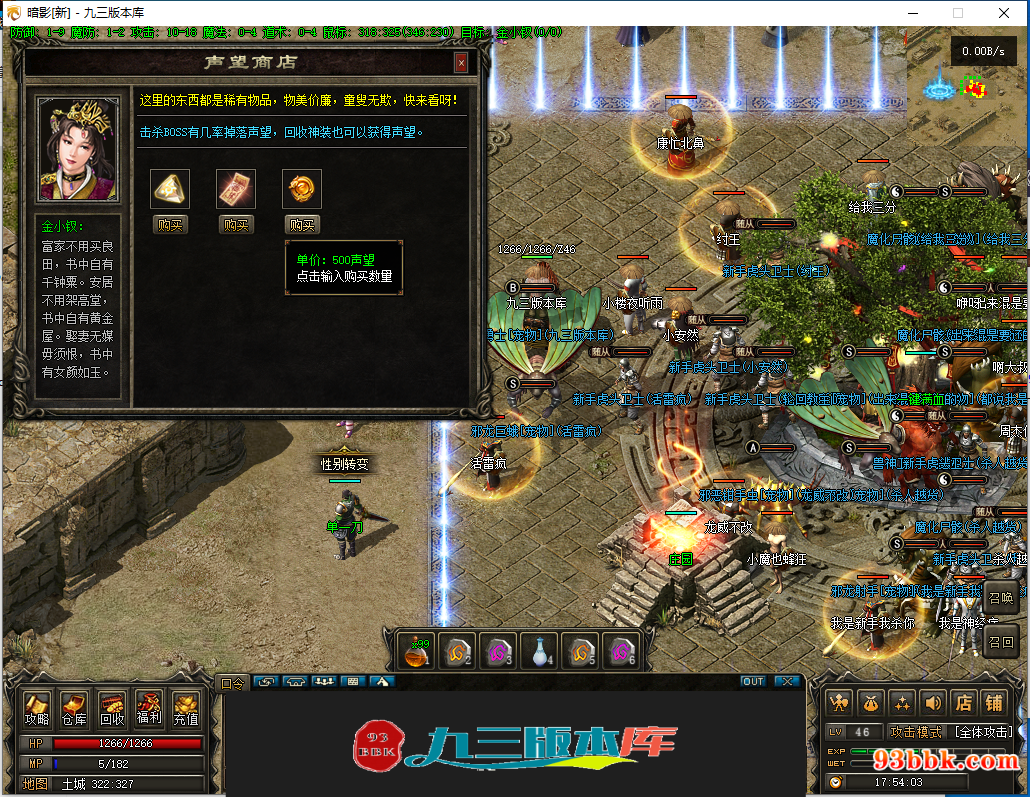
Task: Select the white flask in hotbar slot 4
Action: 540,652
